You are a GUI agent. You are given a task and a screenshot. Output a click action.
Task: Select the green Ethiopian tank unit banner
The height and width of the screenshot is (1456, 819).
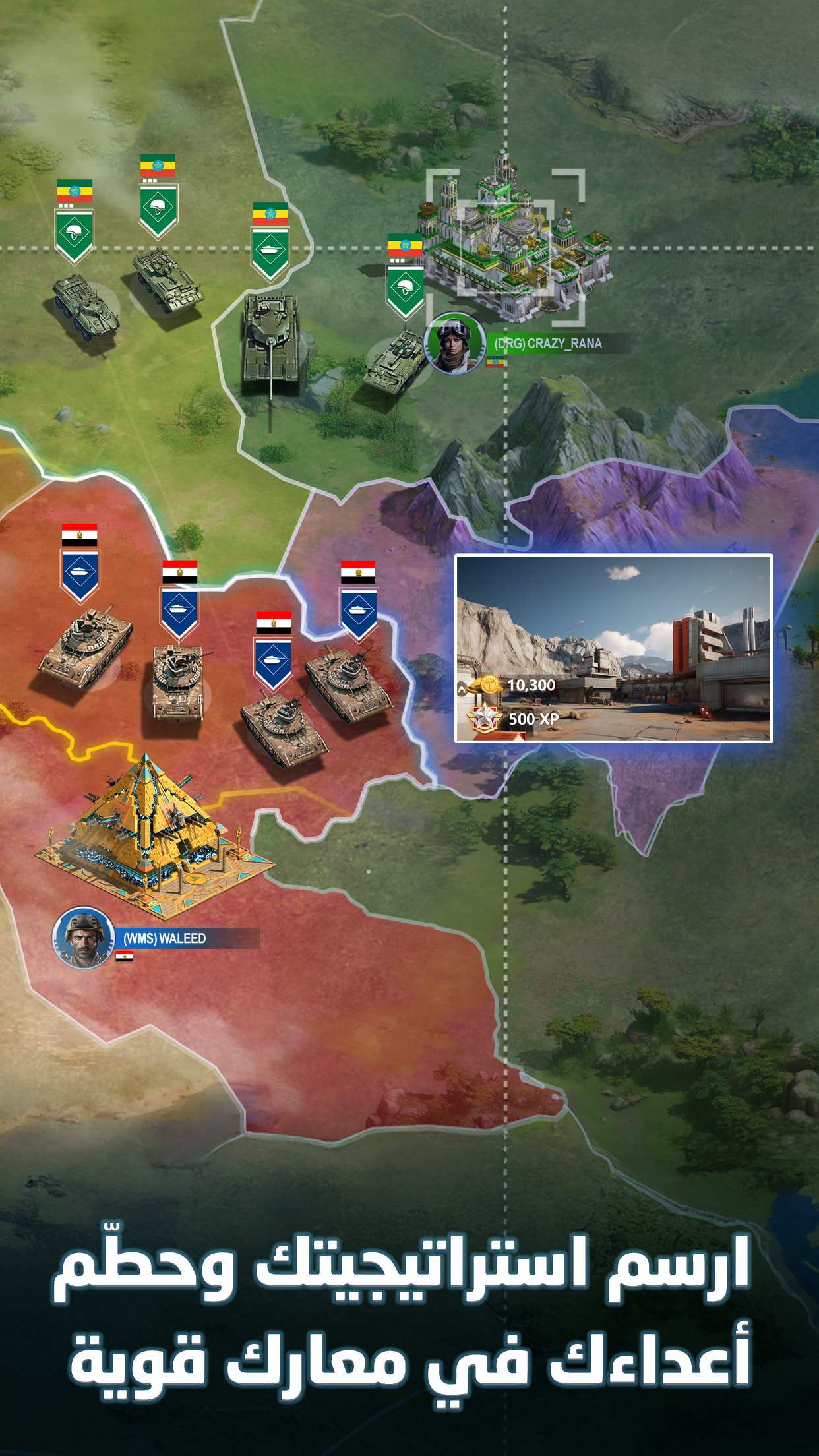pos(270,251)
